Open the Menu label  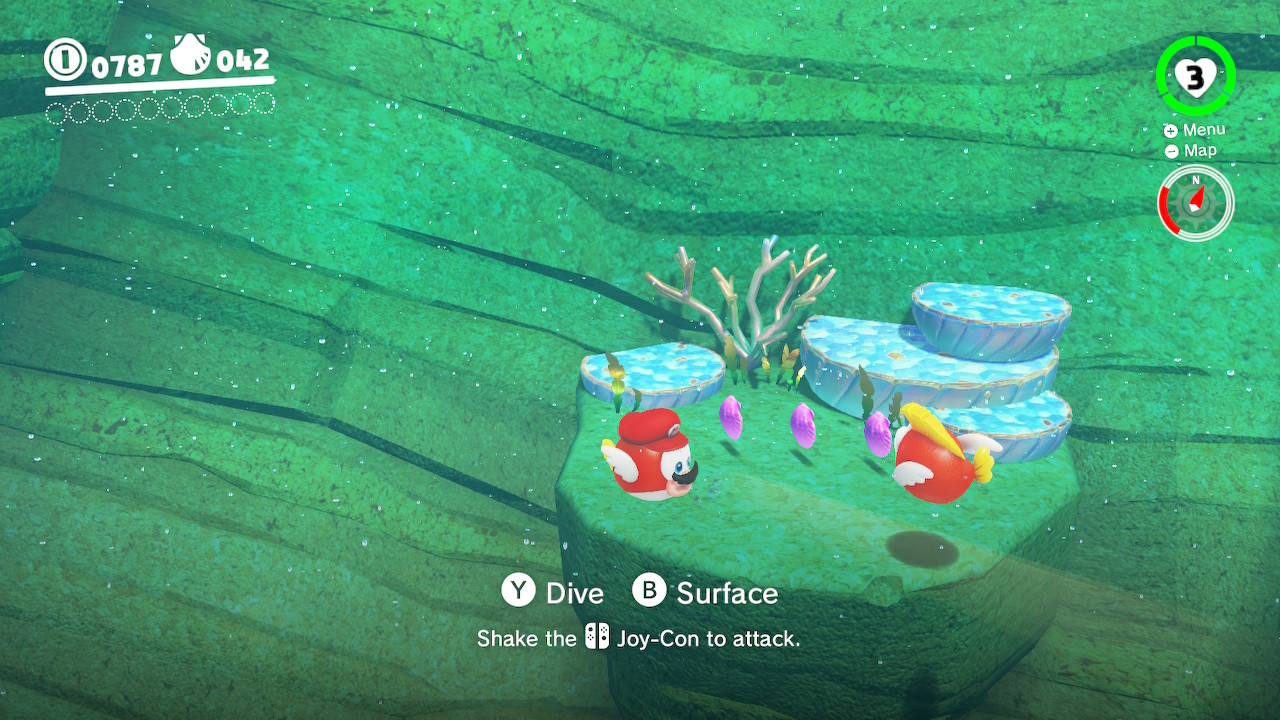tap(1203, 130)
